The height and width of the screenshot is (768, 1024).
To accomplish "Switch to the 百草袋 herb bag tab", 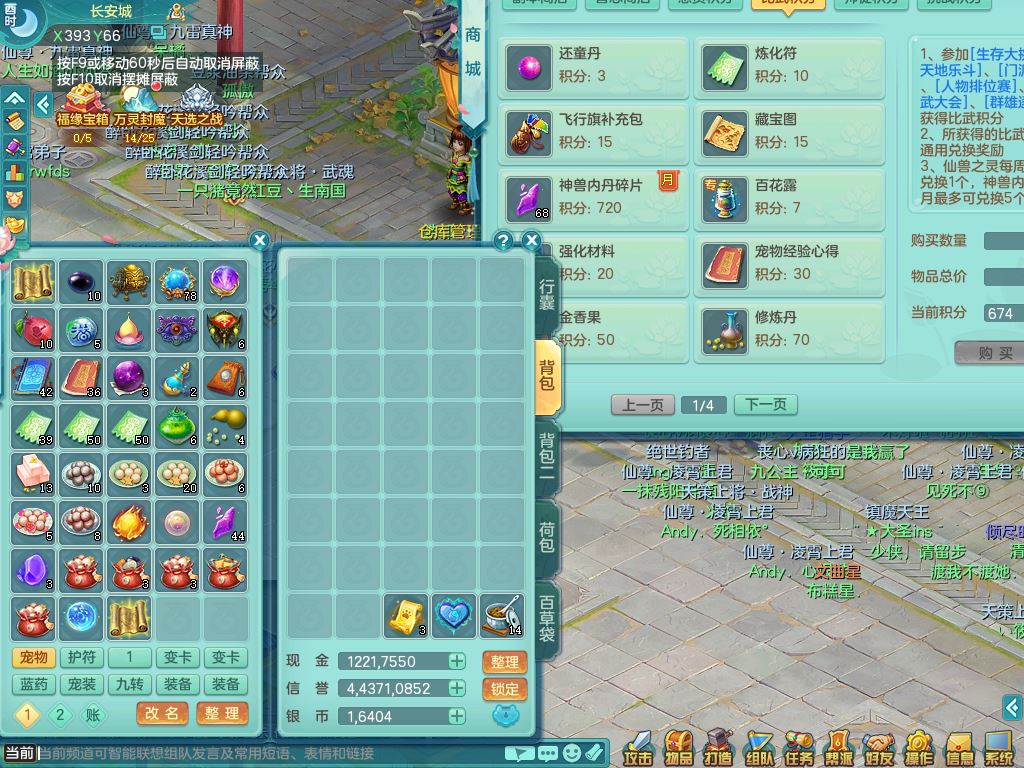I will pos(548,620).
